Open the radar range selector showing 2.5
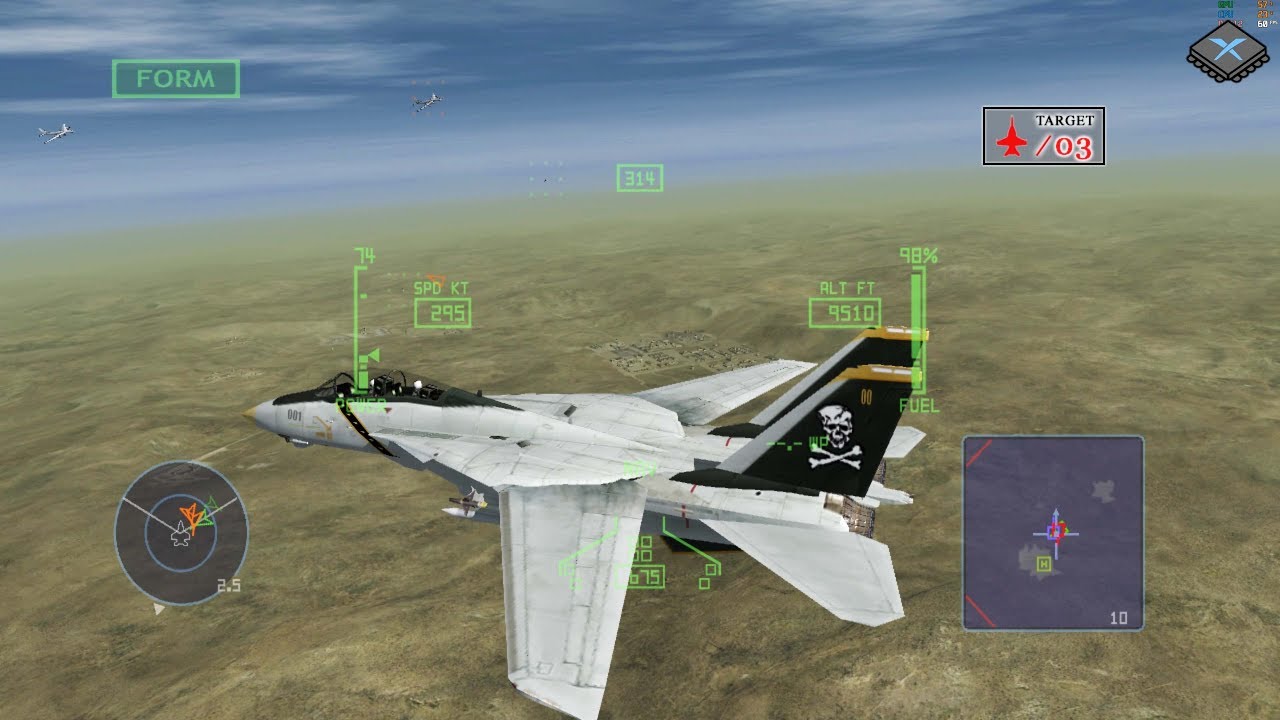This screenshot has height=720, width=1280. [x=228, y=583]
